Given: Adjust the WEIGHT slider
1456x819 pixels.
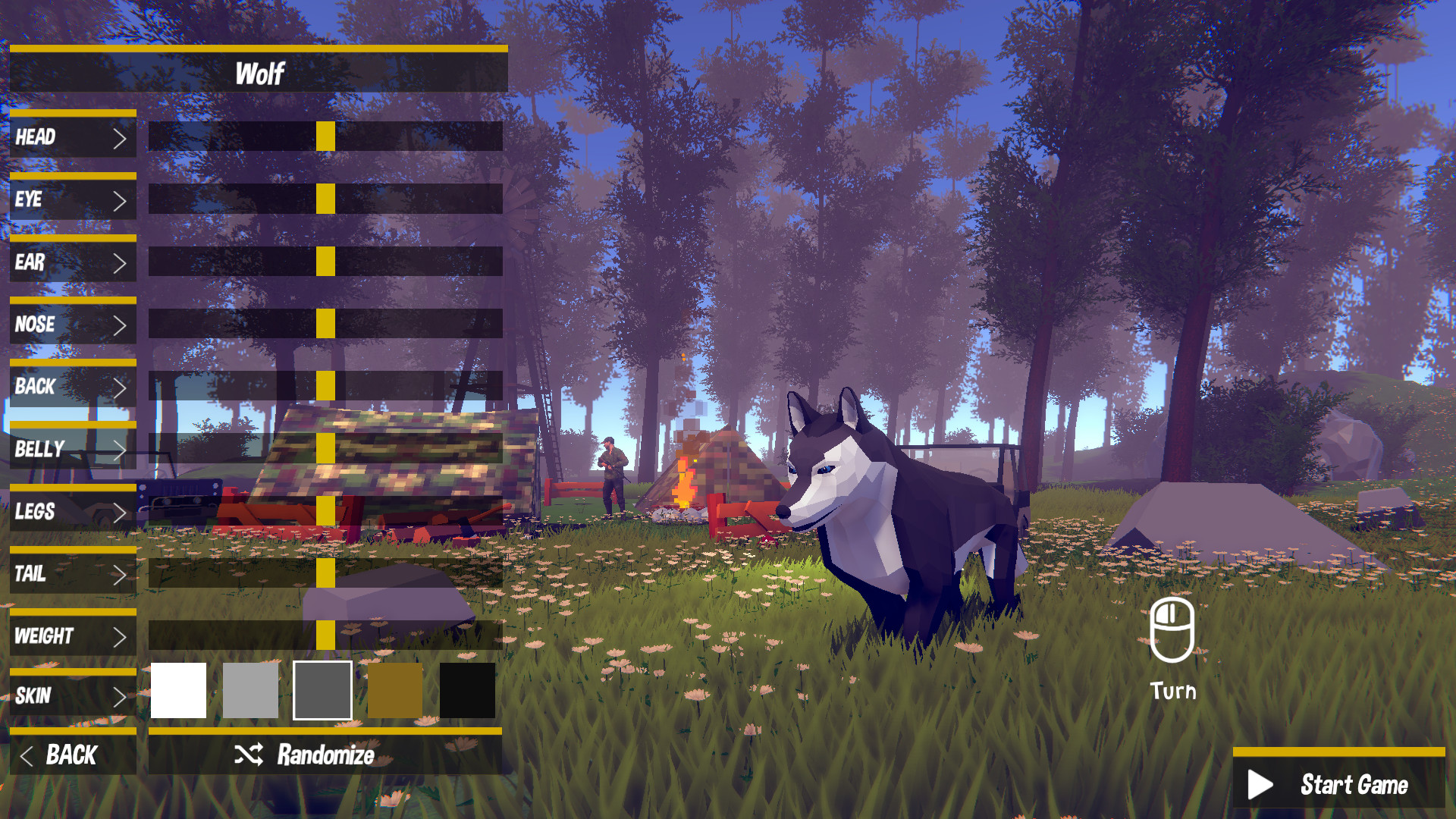Looking at the screenshot, I should click(325, 636).
